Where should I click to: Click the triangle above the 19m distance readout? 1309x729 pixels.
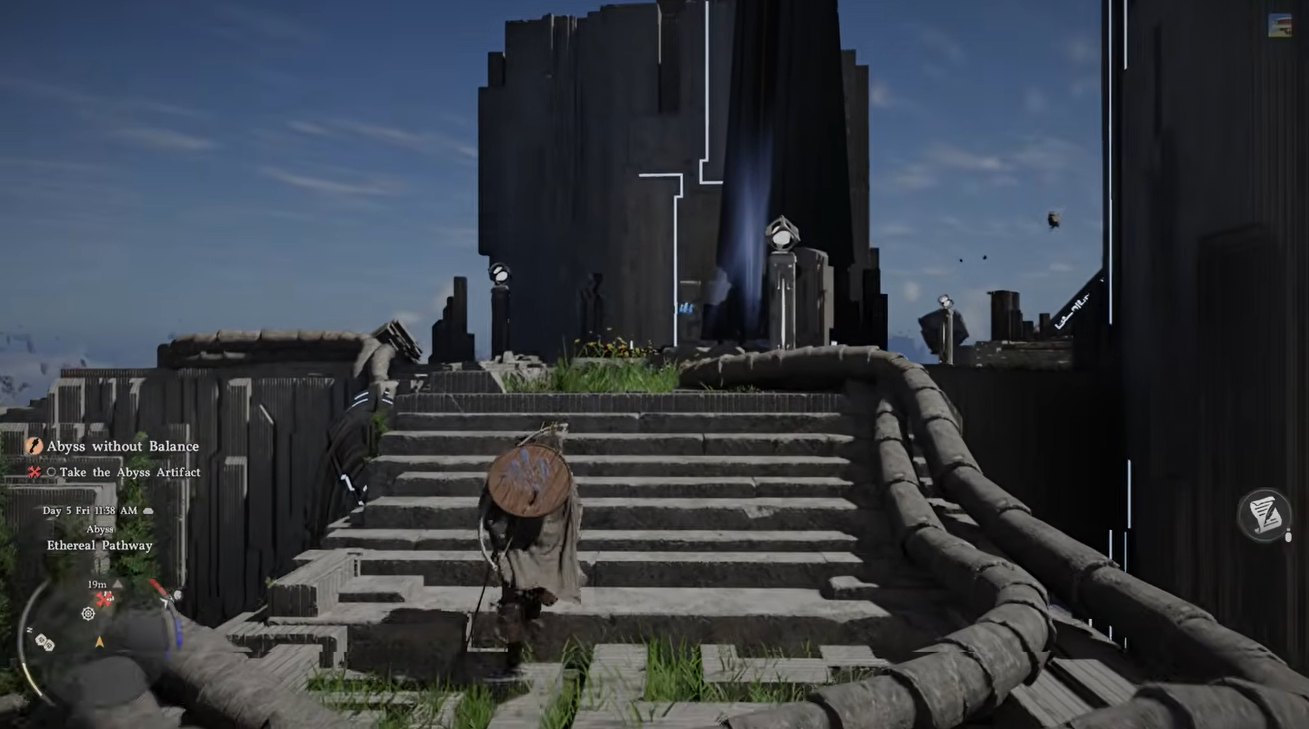(117, 582)
